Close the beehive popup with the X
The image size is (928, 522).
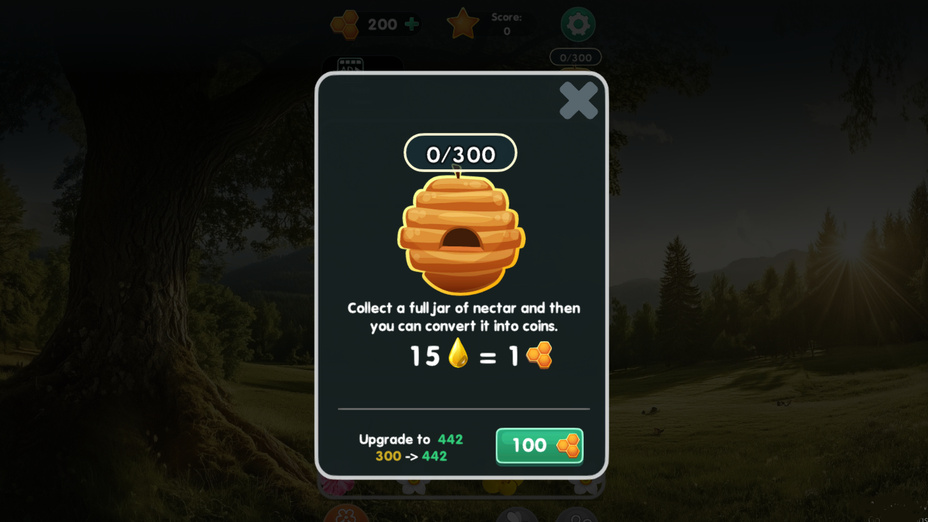(x=578, y=101)
